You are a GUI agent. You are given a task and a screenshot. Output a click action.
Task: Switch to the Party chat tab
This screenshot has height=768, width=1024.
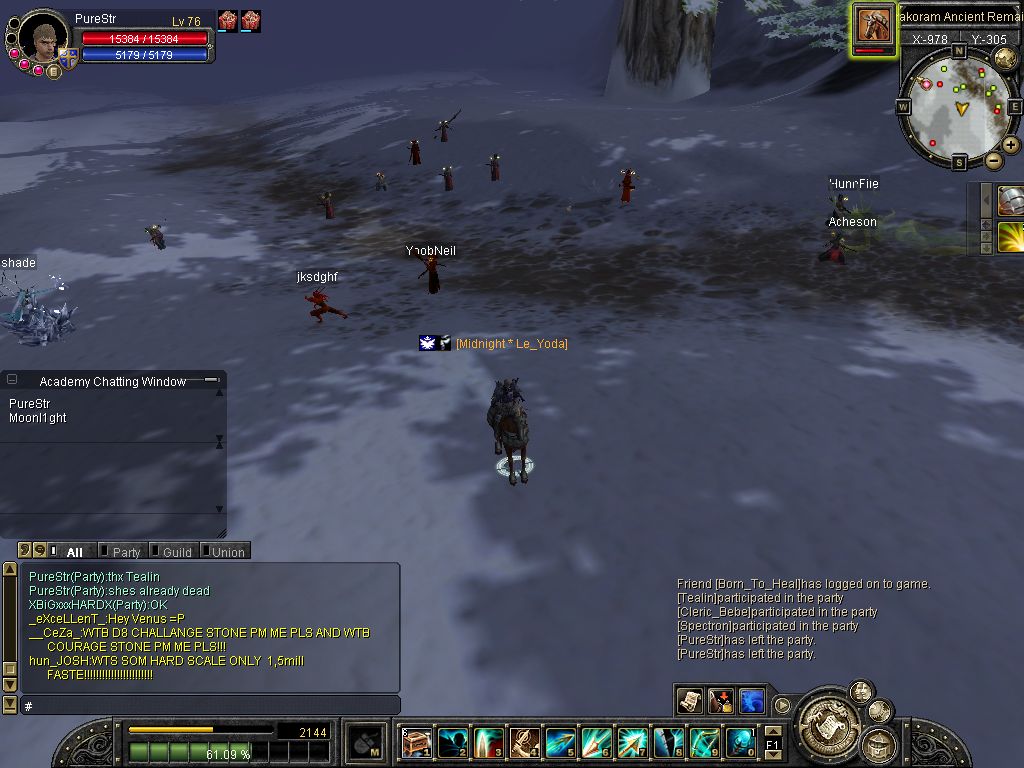pos(125,552)
